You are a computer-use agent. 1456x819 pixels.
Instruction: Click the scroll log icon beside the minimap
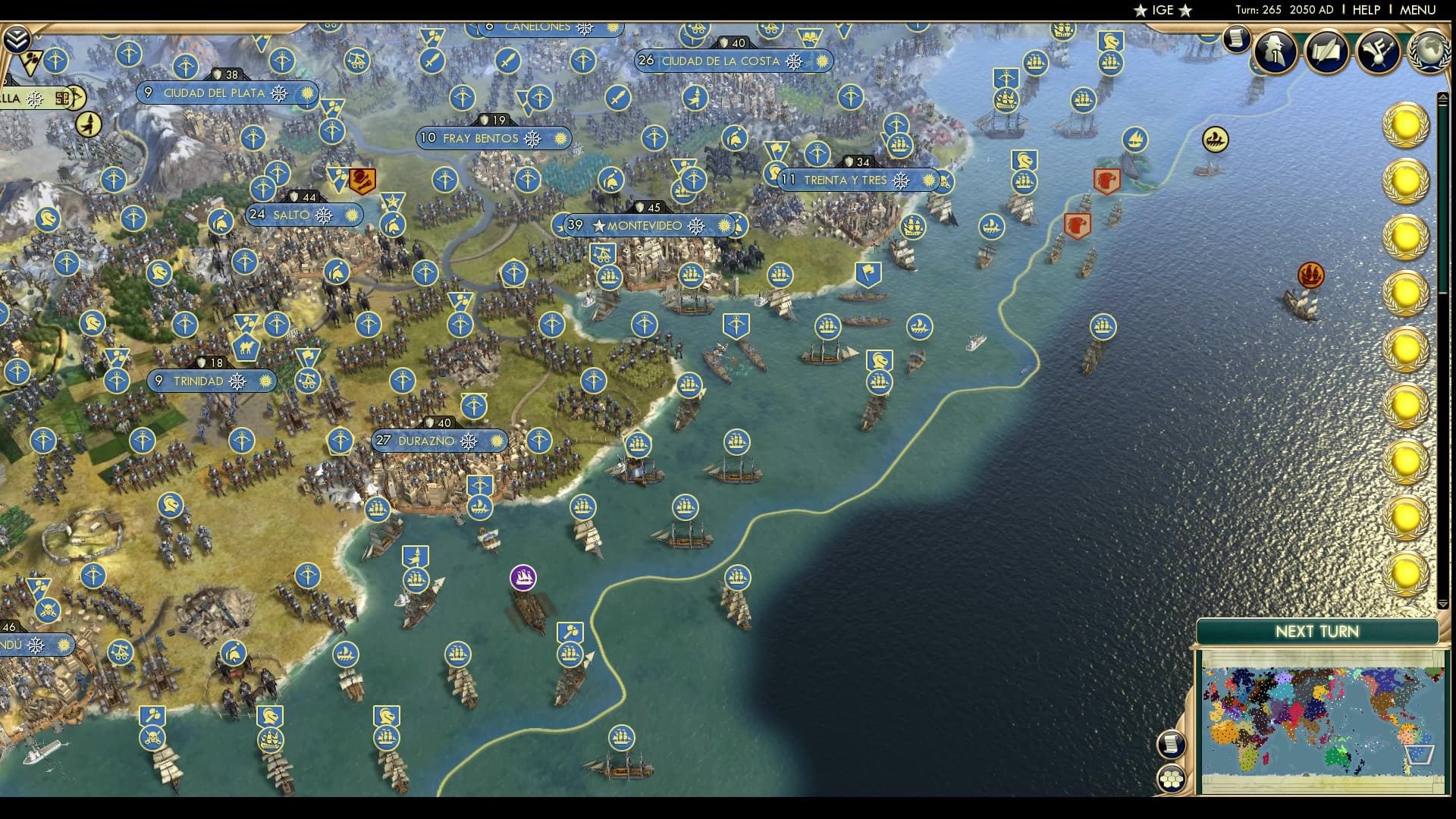(1172, 745)
